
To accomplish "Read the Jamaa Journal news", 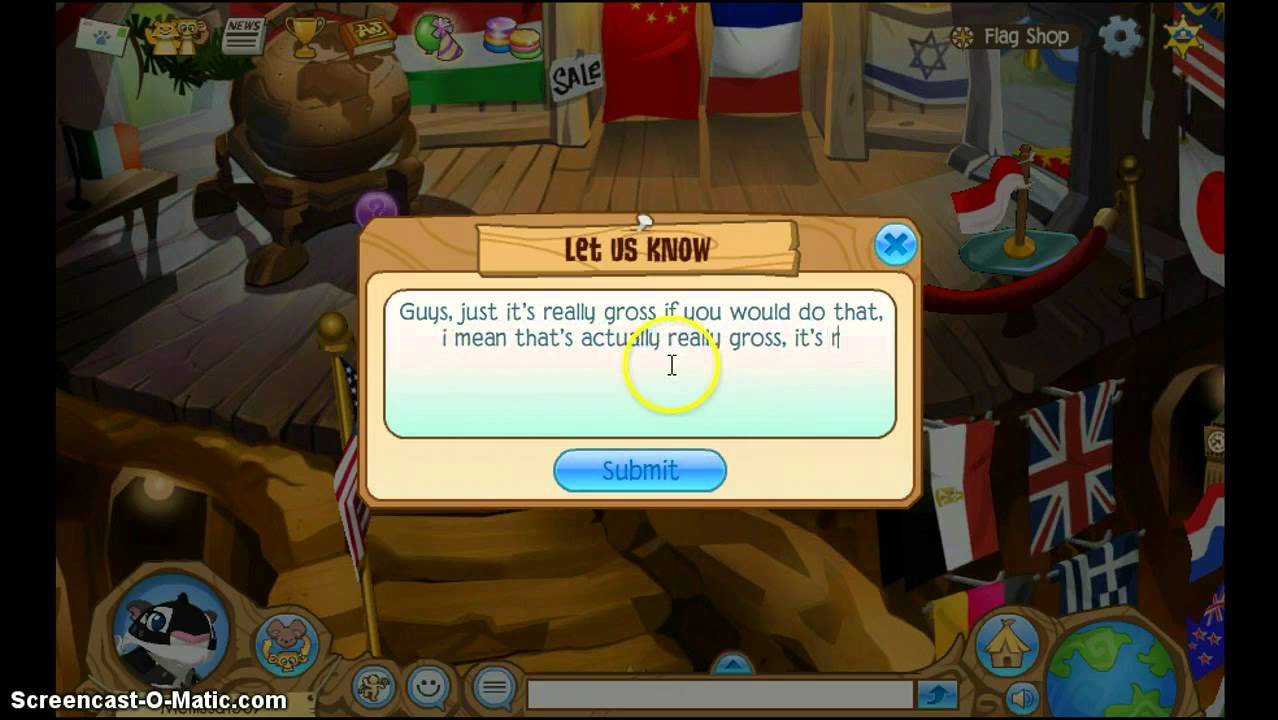I will 243,35.
